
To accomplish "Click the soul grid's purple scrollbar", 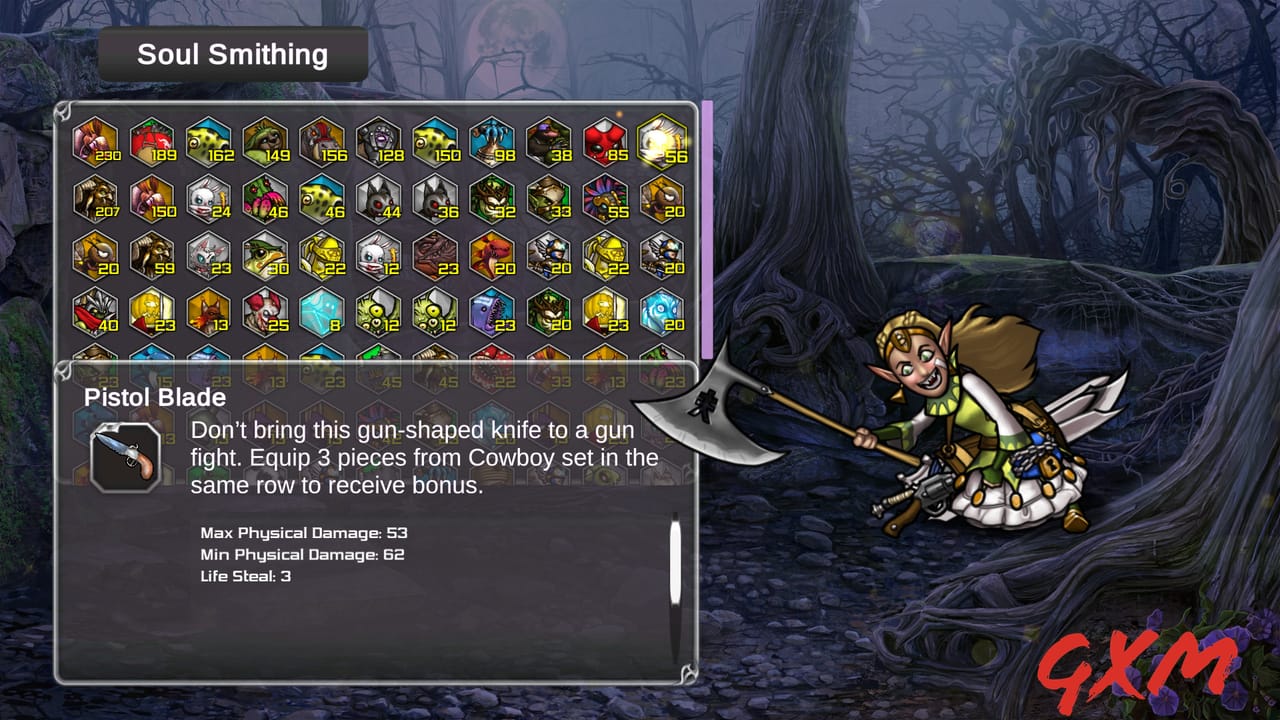I will [707, 228].
